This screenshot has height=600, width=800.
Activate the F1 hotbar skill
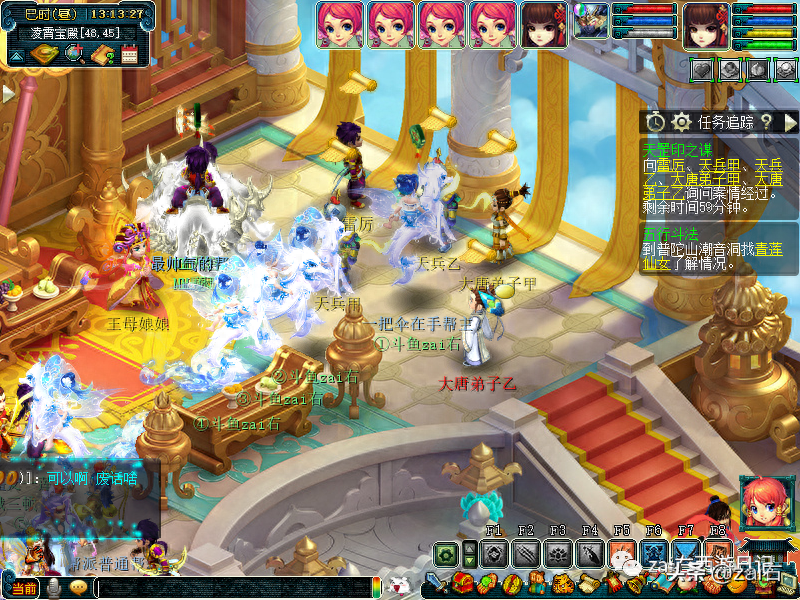click(x=493, y=553)
